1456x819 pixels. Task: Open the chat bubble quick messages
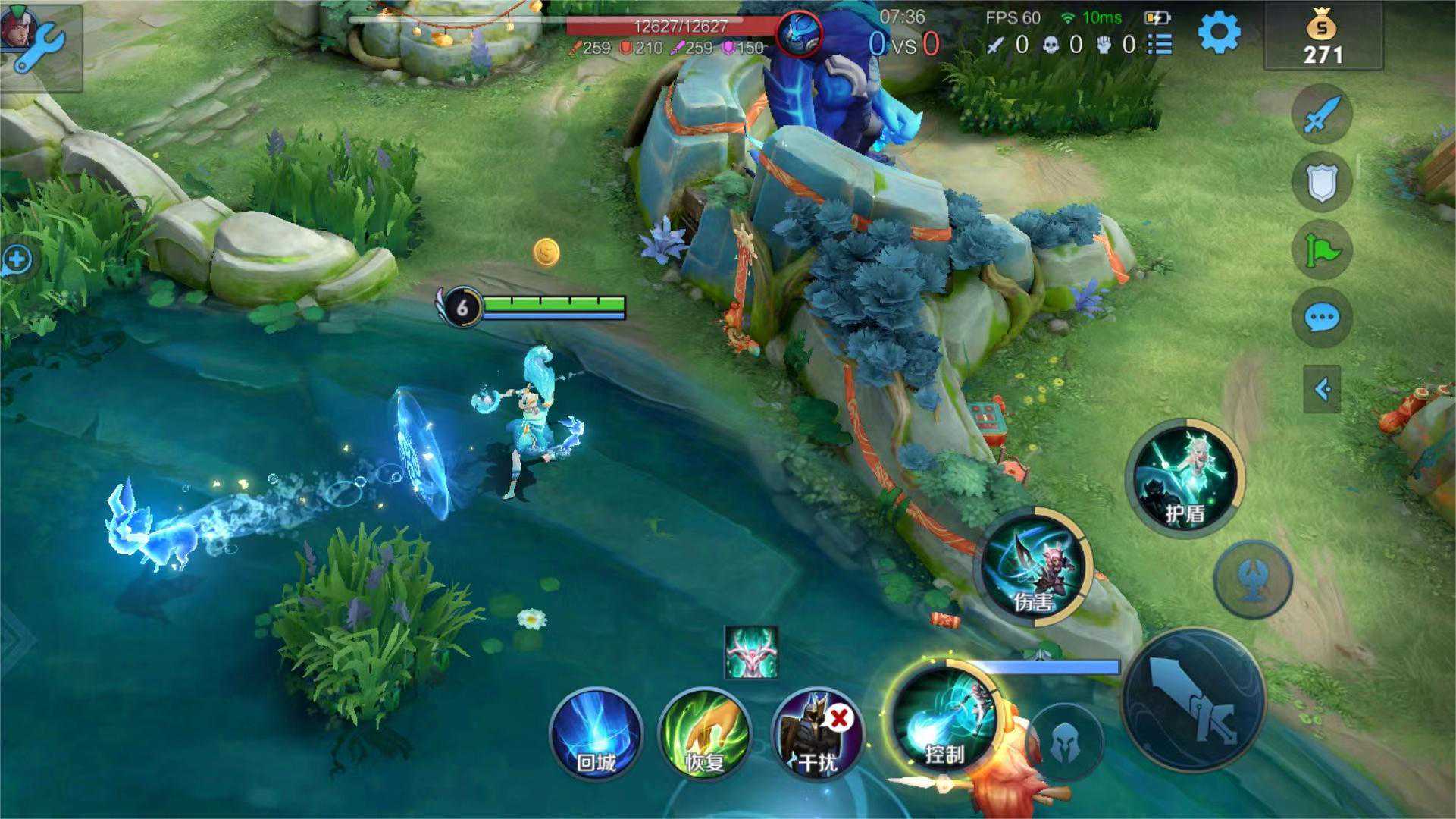coord(1322,317)
